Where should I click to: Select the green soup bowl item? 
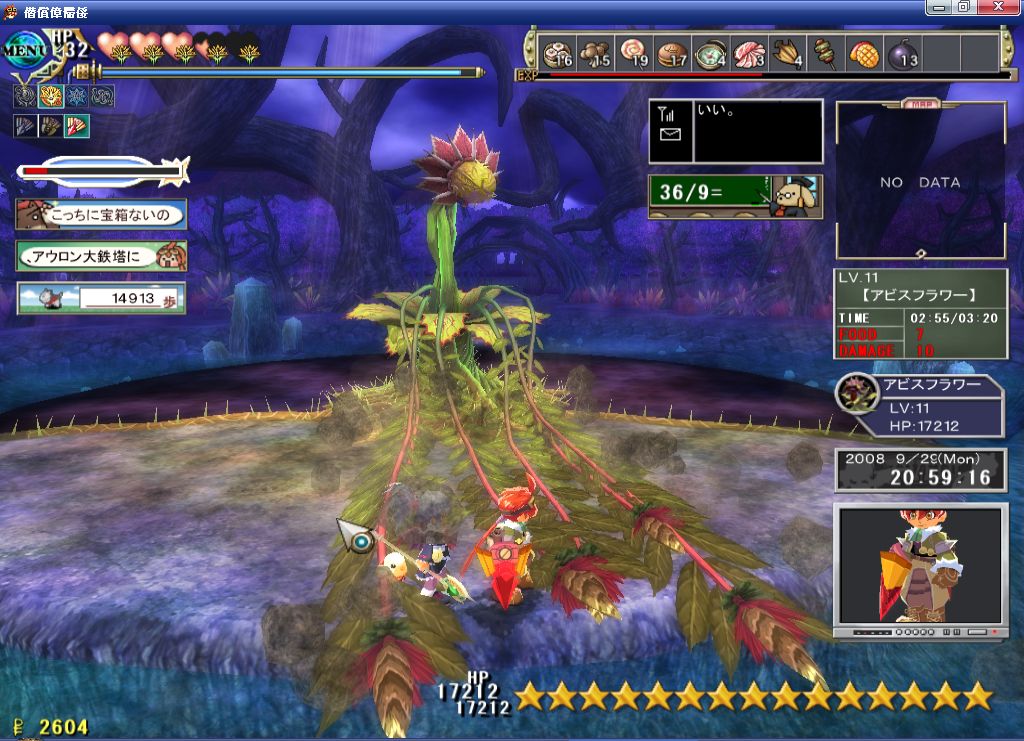pos(711,52)
